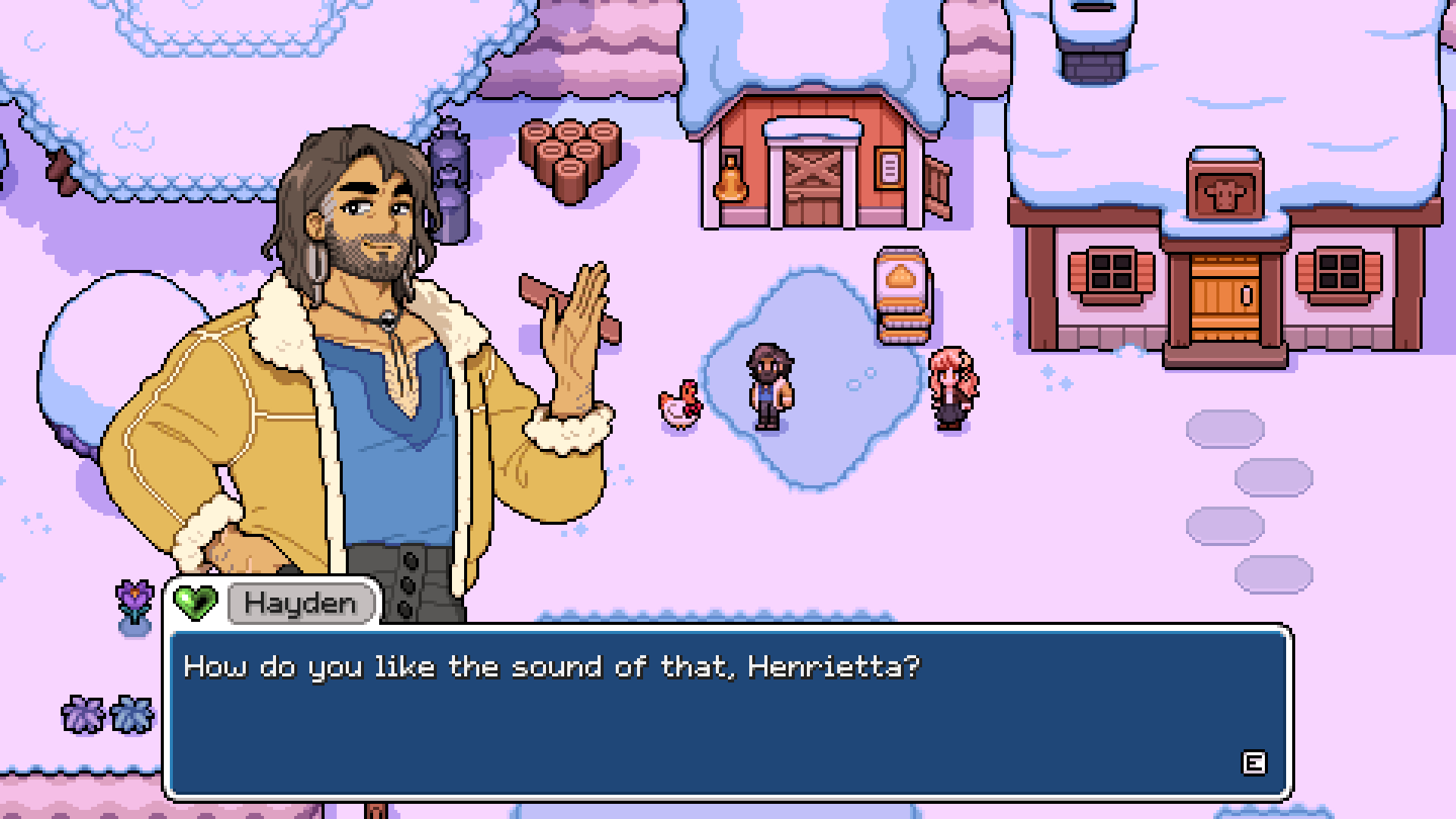
Task: Advance Hayden's dialogue text box
Action: [x=1253, y=763]
